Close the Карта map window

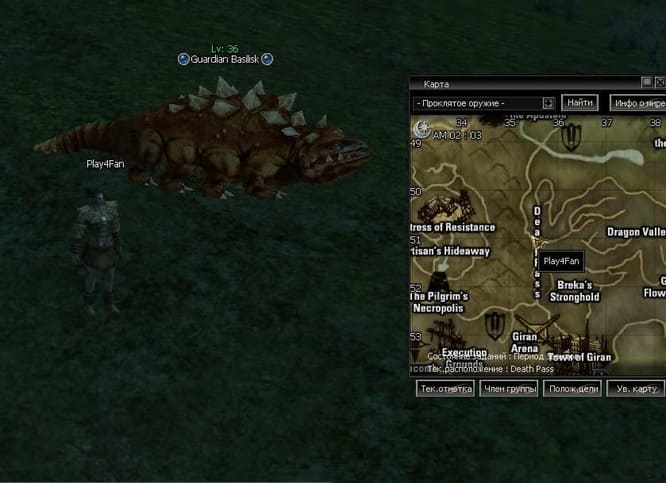[x=660, y=83]
